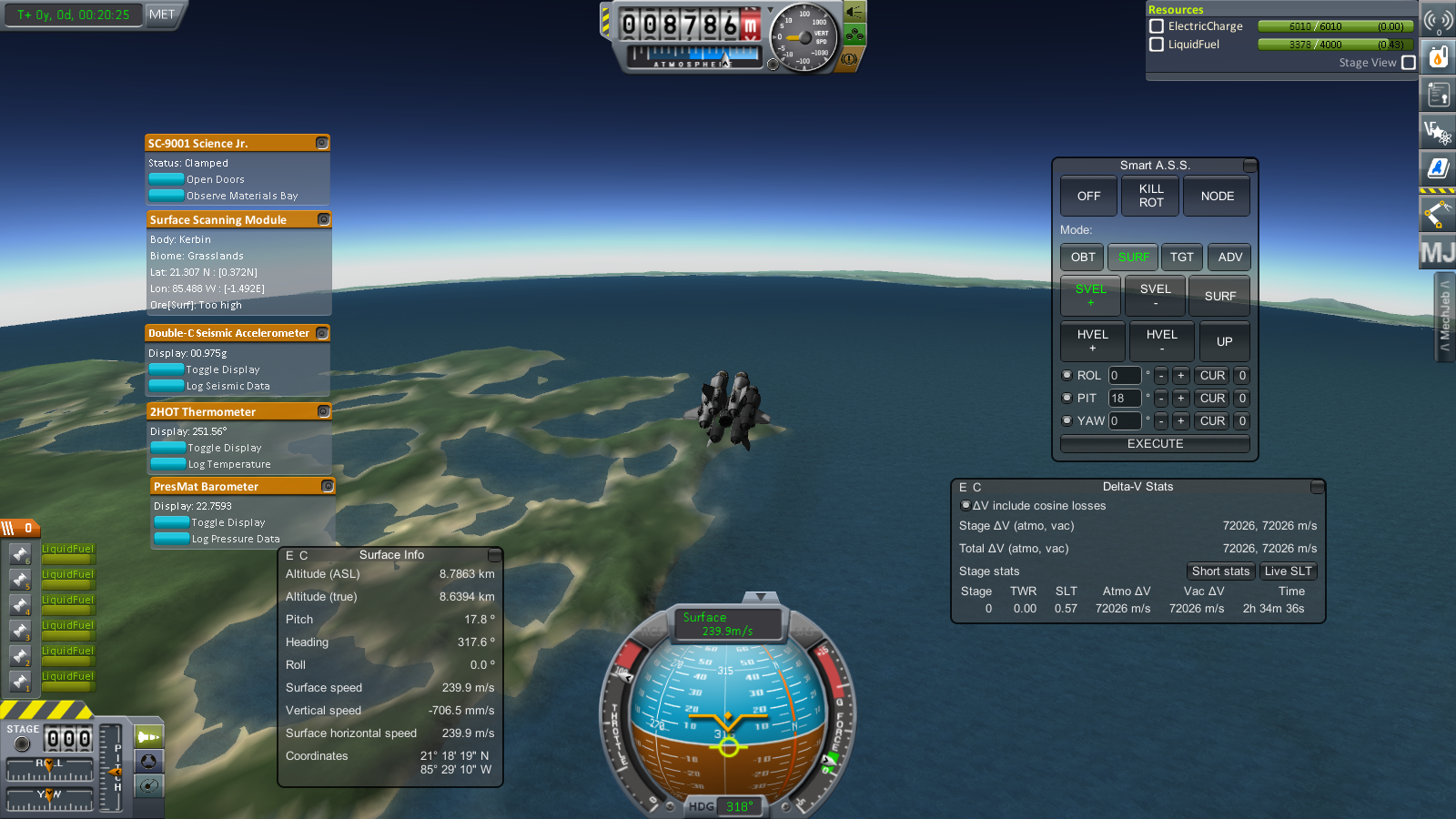
Task: Enable the Stage View checkbox
Action: pos(1409,63)
